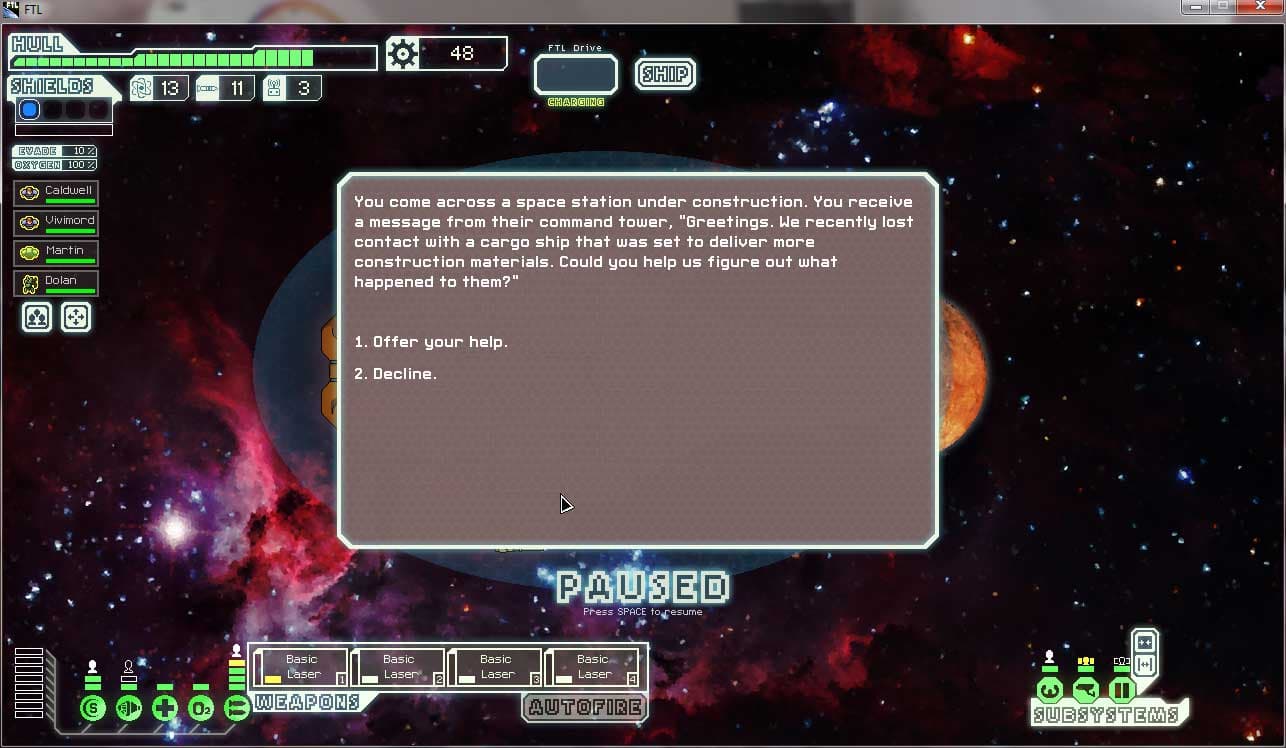Choose the Offer your help reply

[431, 342]
